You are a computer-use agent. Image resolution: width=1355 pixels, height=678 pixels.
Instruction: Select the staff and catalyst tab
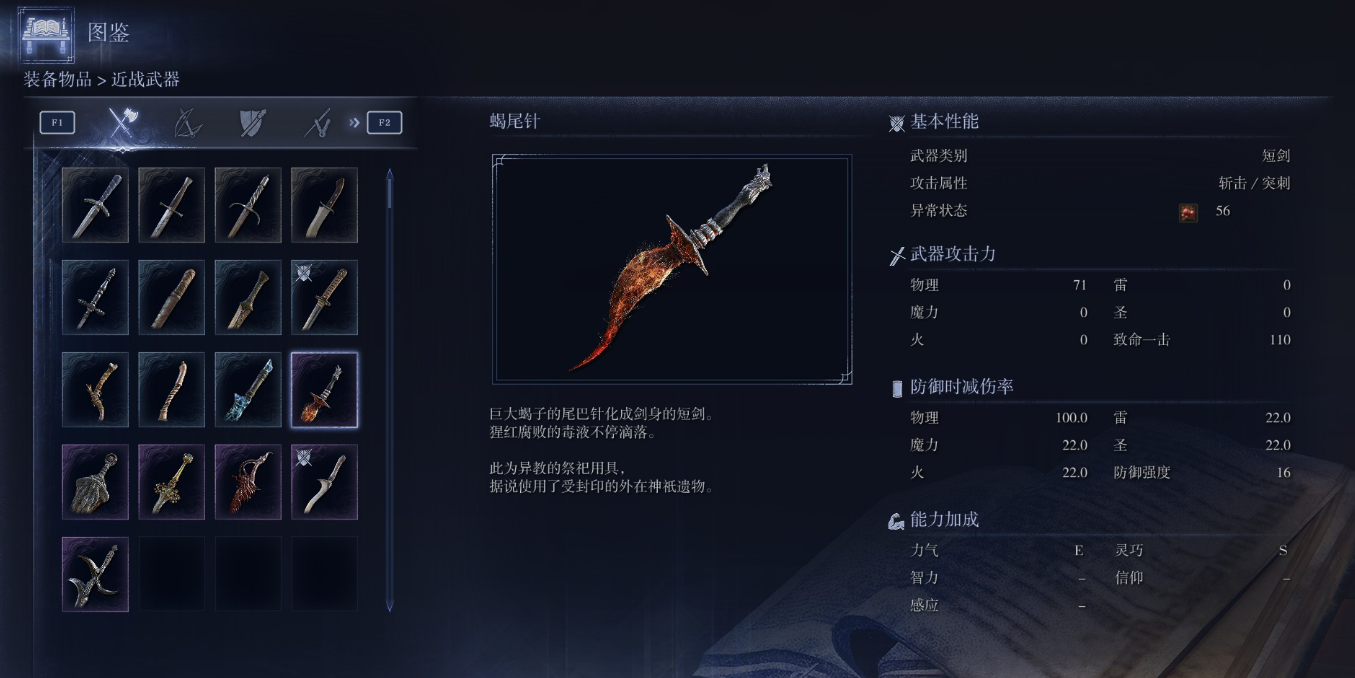pos(318,123)
